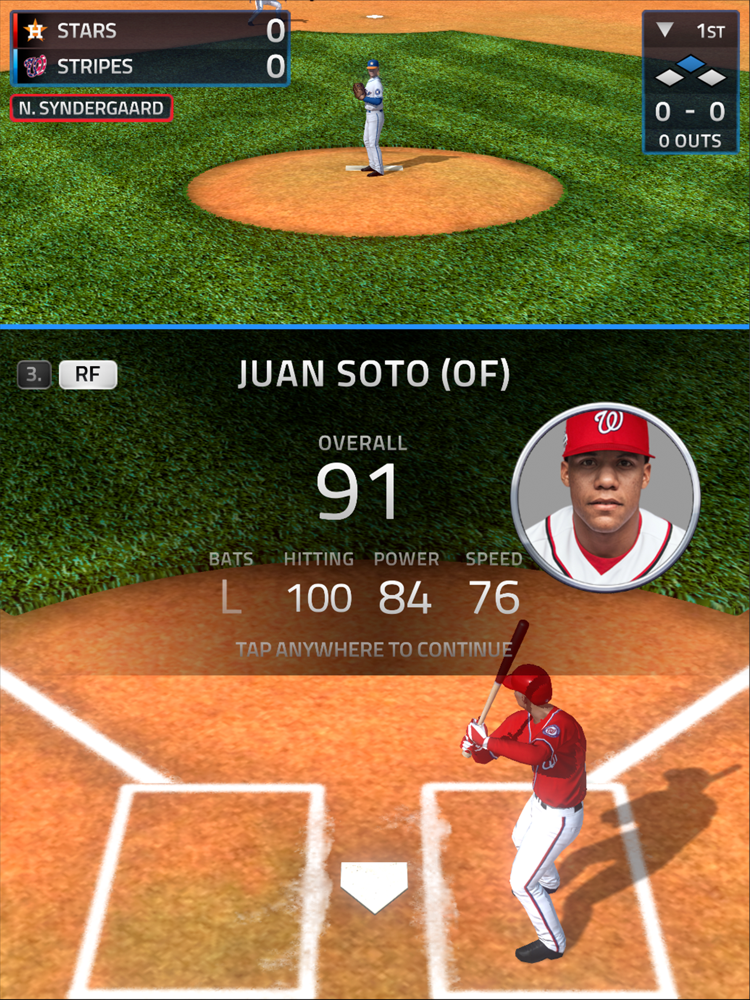The image size is (750, 1000).
Task: Tap the 'Tap Anywhere to Continue' prompt
Action: [374, 649]
